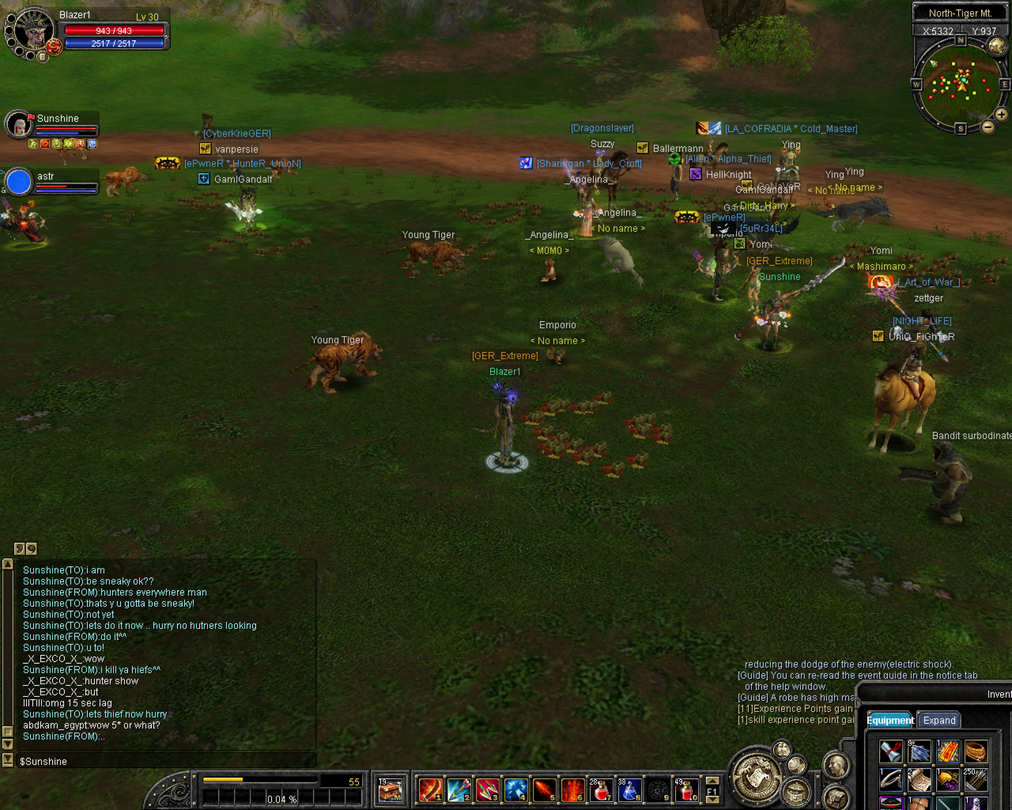Image resolution: width=1012 pixels, height=810 pixels.
Task: Click the circular minimap display
Action: pos(960,84)
